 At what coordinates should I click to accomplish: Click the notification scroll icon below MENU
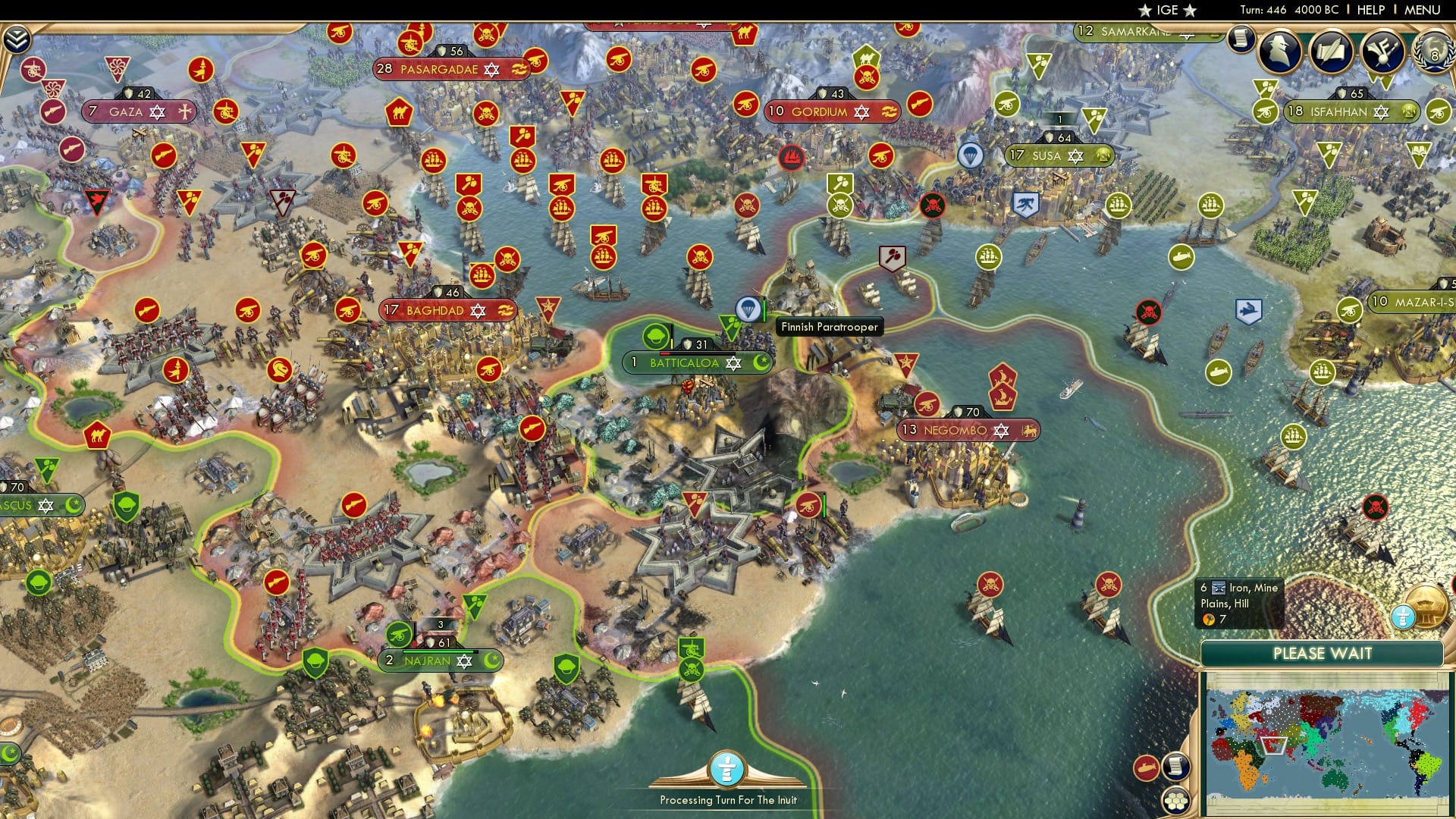1241,39
